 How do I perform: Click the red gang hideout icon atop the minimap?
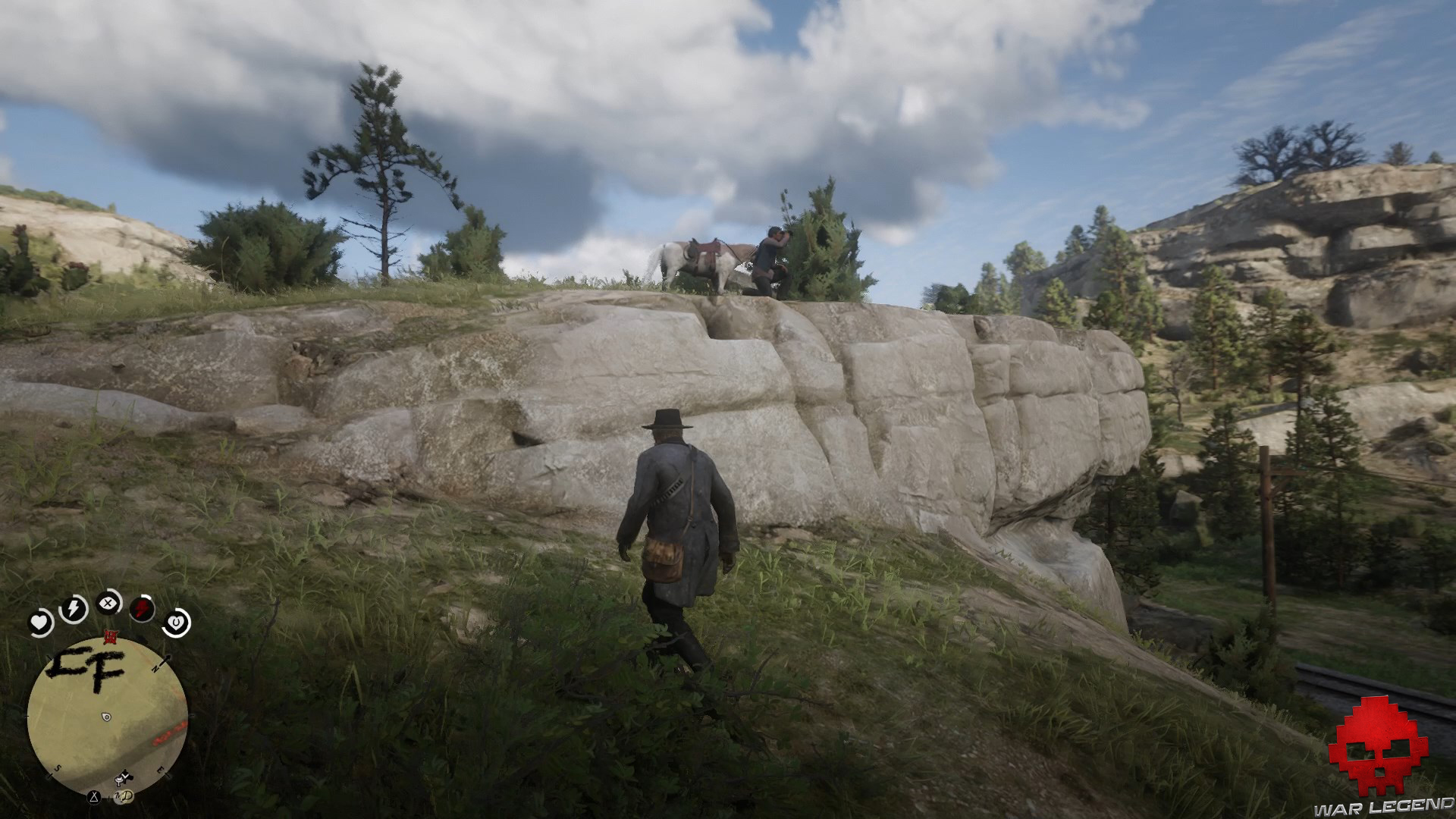111,637
